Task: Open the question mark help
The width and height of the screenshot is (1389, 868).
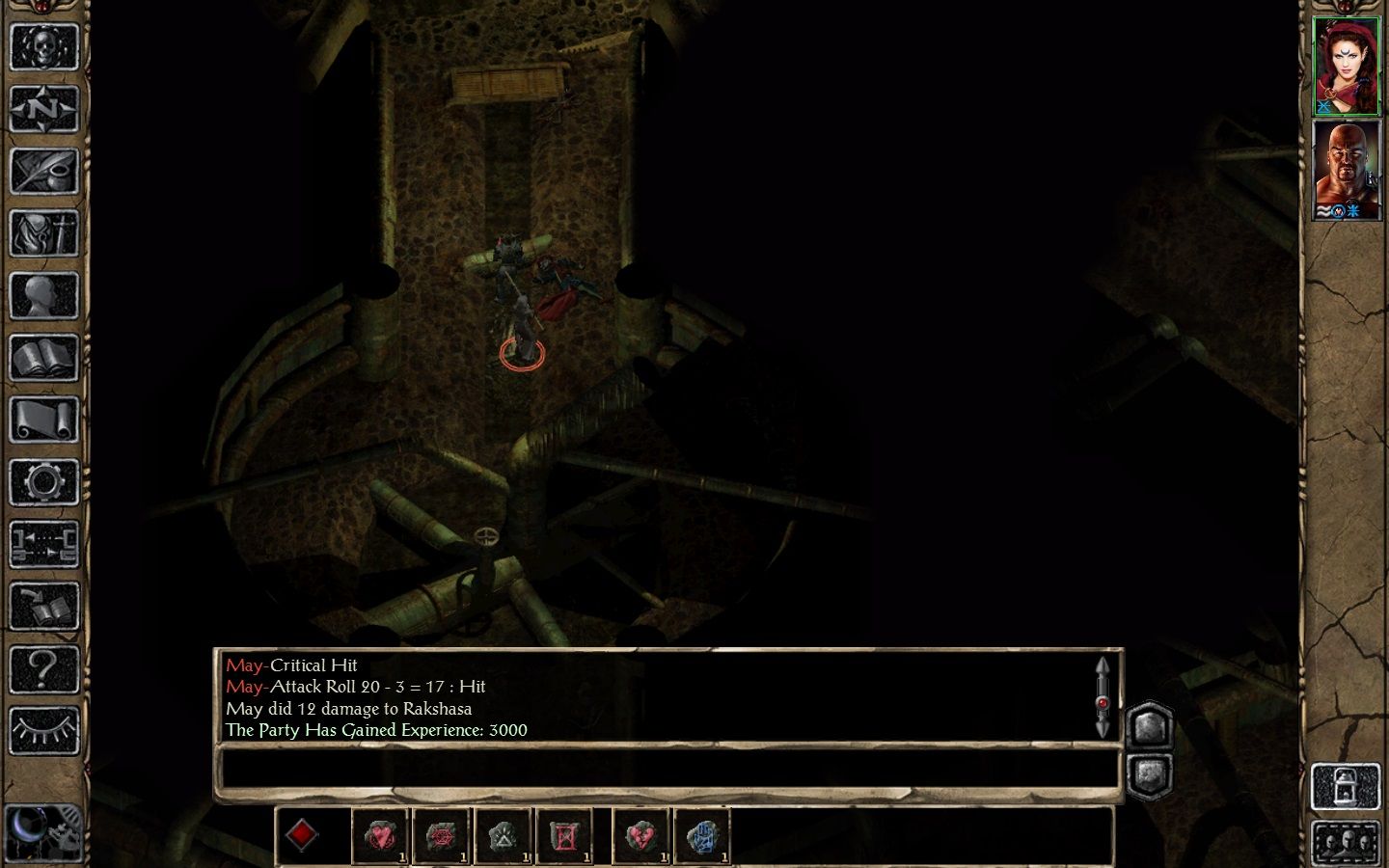Action: [43, 668]
